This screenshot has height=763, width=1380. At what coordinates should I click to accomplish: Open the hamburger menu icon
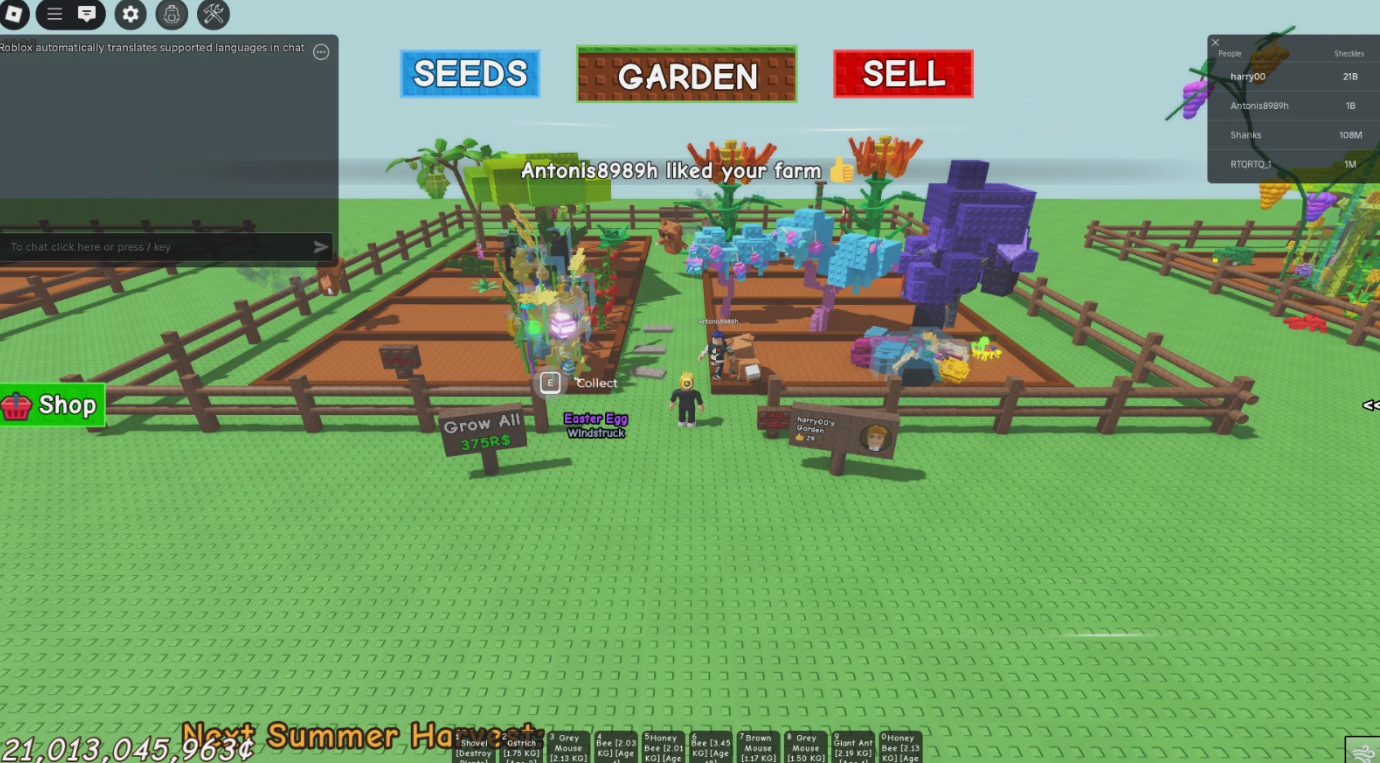tap(55, 15)
